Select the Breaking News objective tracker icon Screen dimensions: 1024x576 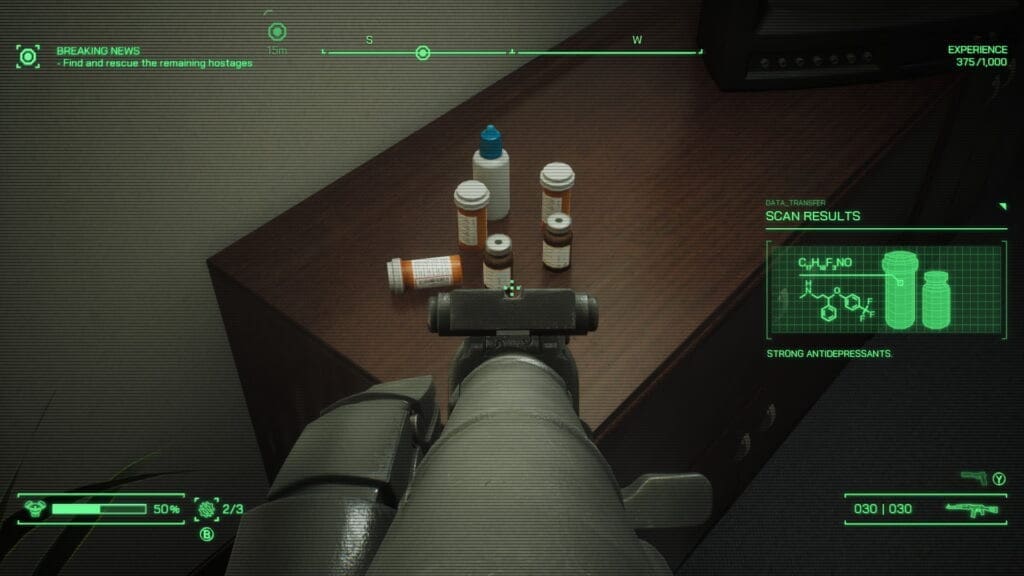[28, 56]
